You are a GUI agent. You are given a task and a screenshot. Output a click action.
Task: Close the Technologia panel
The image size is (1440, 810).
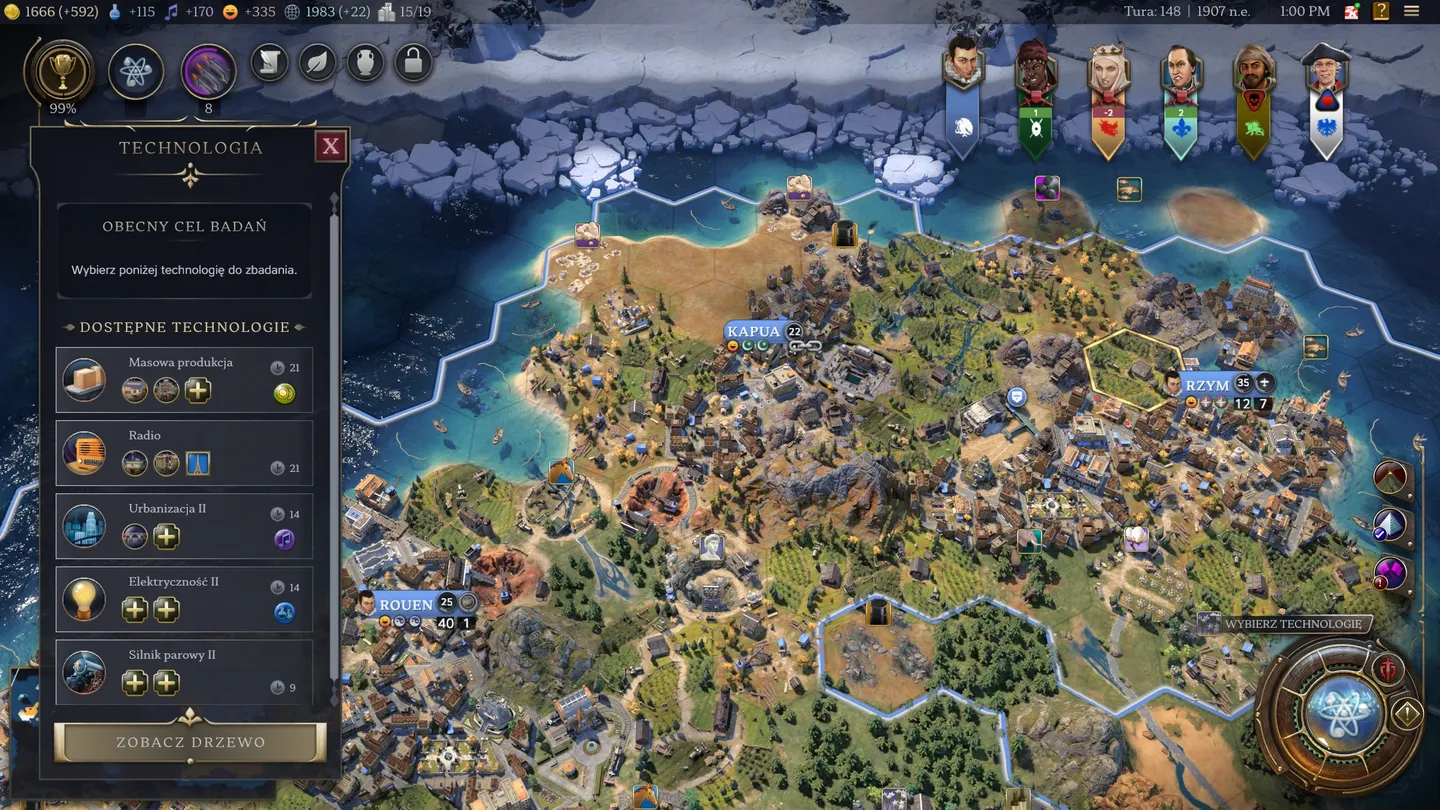click(x=330, y=148)
